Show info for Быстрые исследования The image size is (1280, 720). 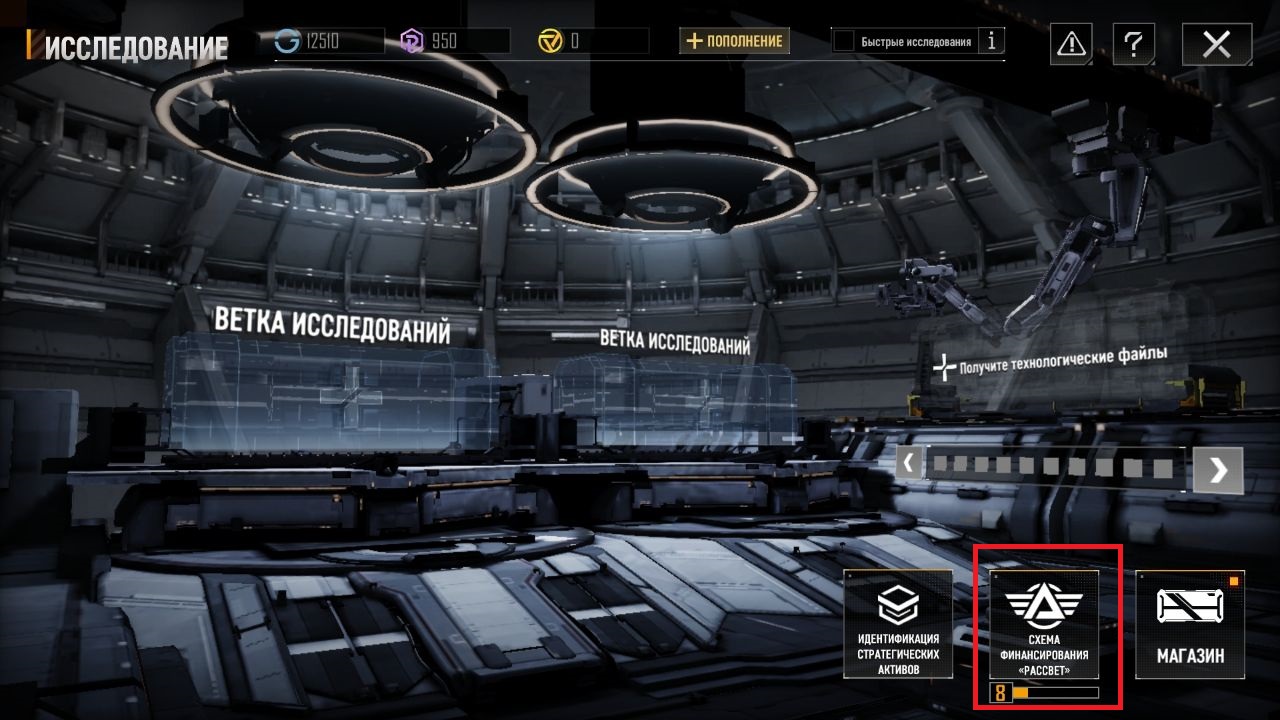[x=991, y=41]
